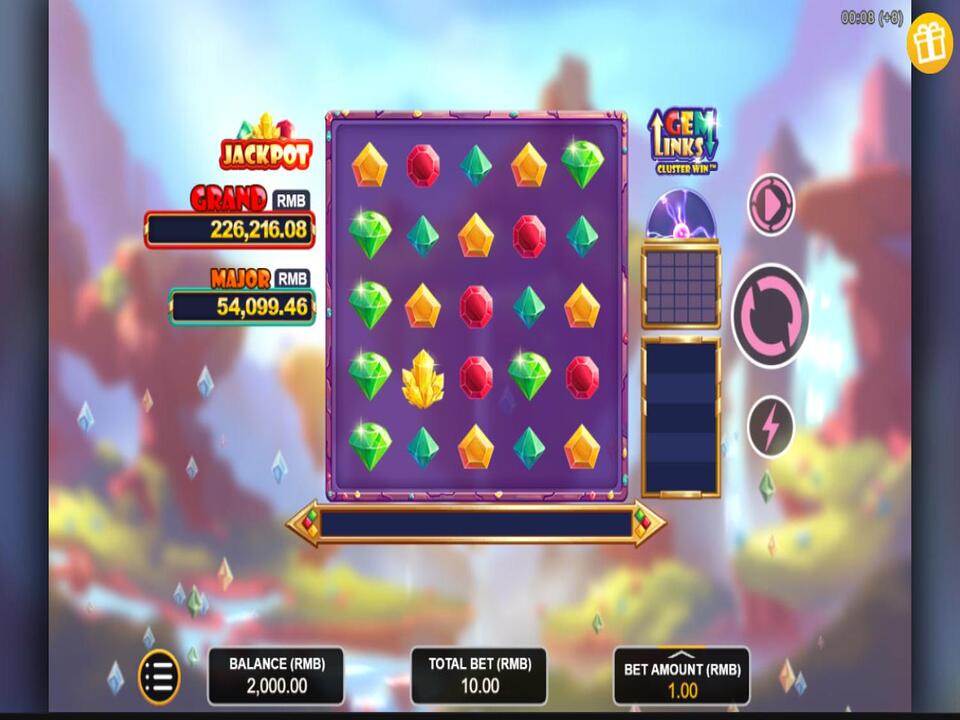Select the golden crystal cluster tile
960x720 pixels.
(x=423, y=378)
